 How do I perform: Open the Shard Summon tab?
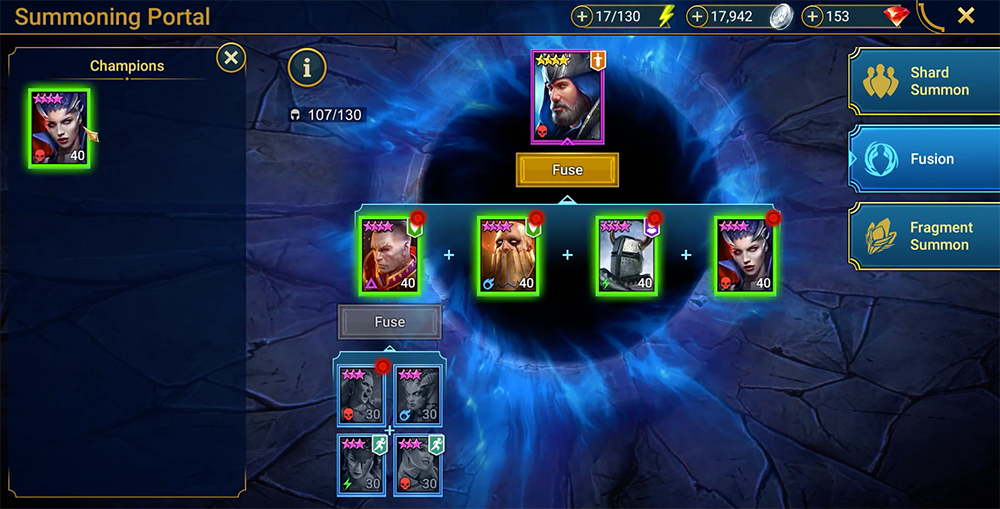[923, 82]
